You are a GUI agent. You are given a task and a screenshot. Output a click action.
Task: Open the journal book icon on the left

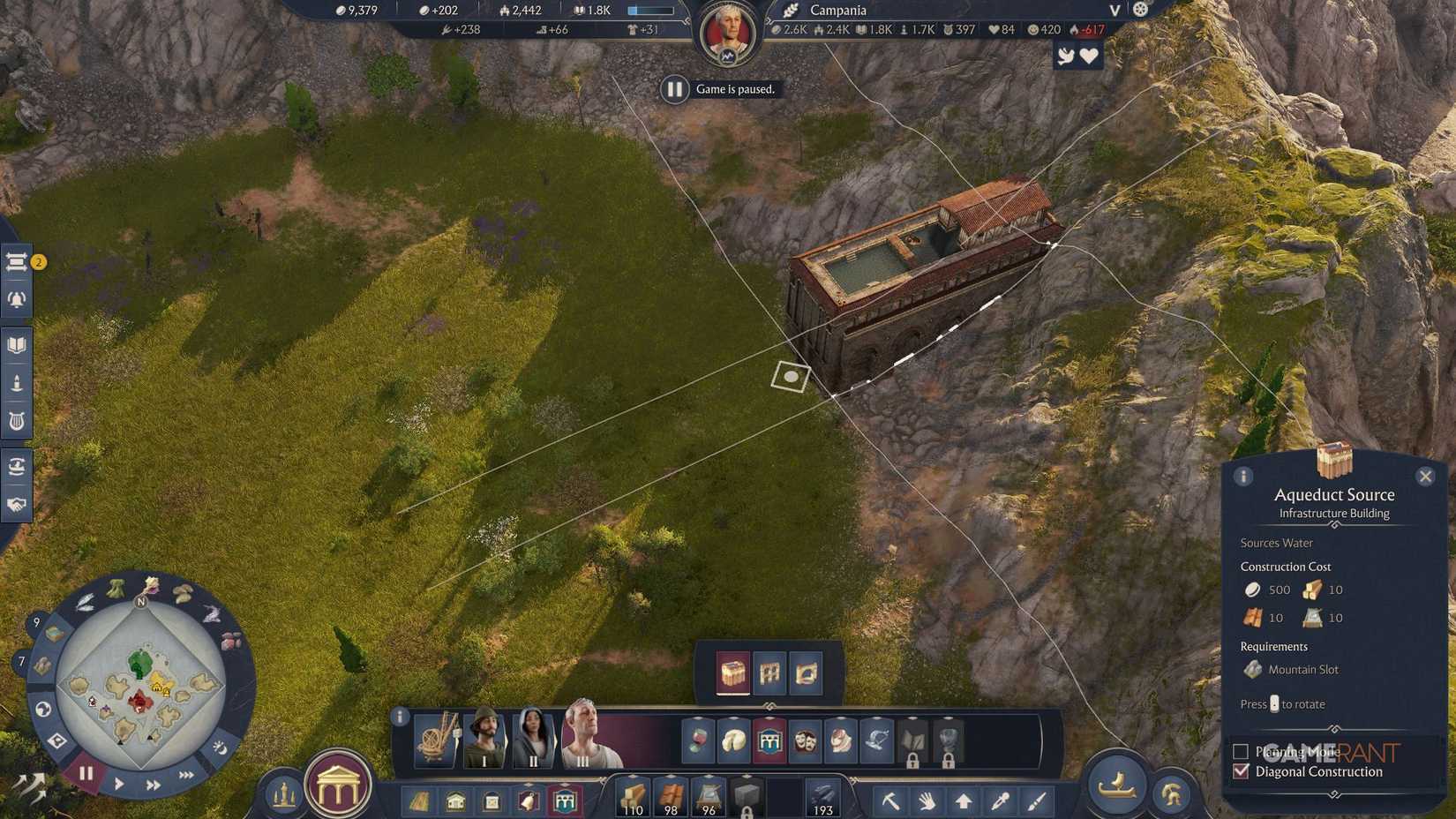click(x=14, y=344)
